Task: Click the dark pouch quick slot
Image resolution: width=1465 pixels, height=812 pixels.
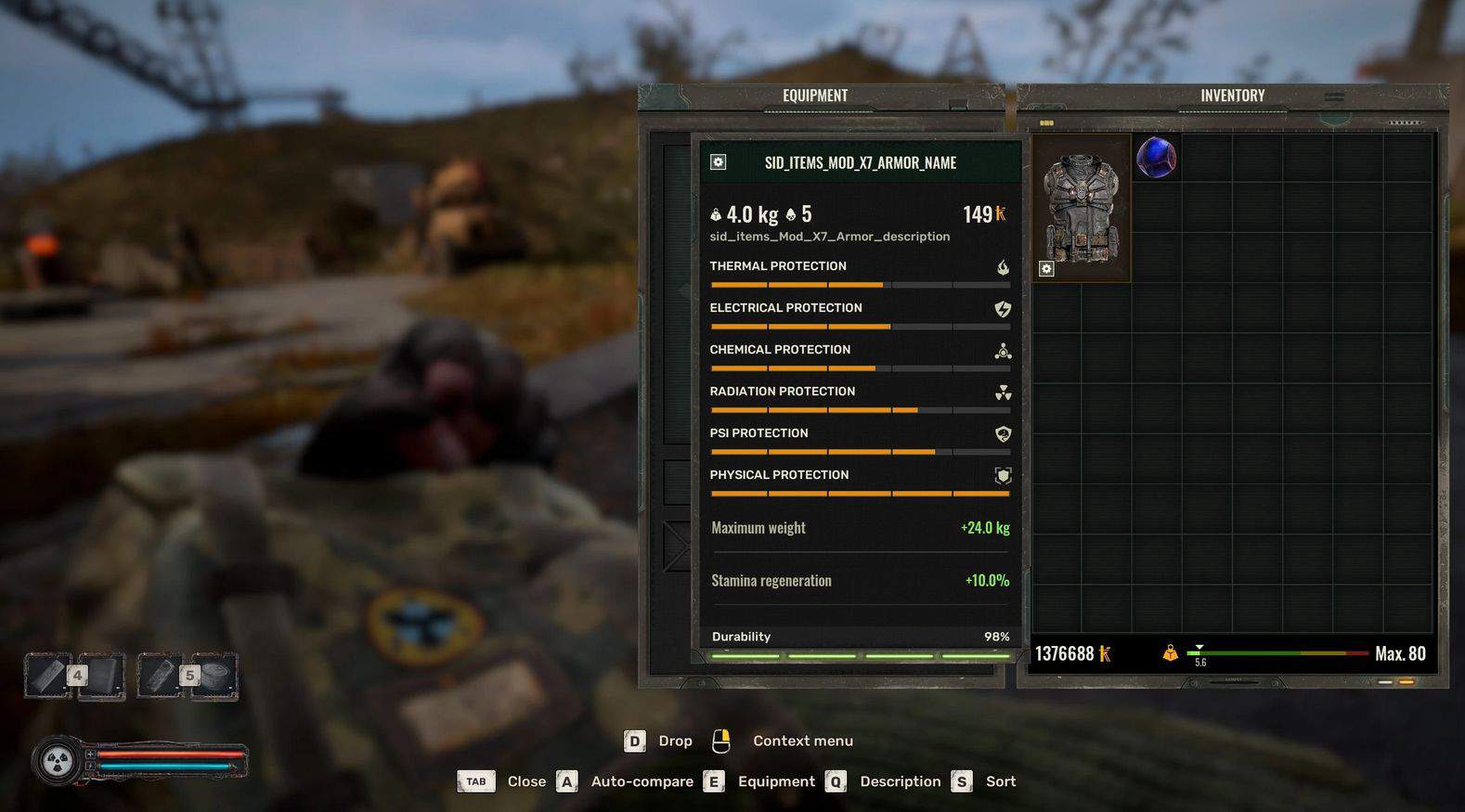Action: tap(102, 675)
